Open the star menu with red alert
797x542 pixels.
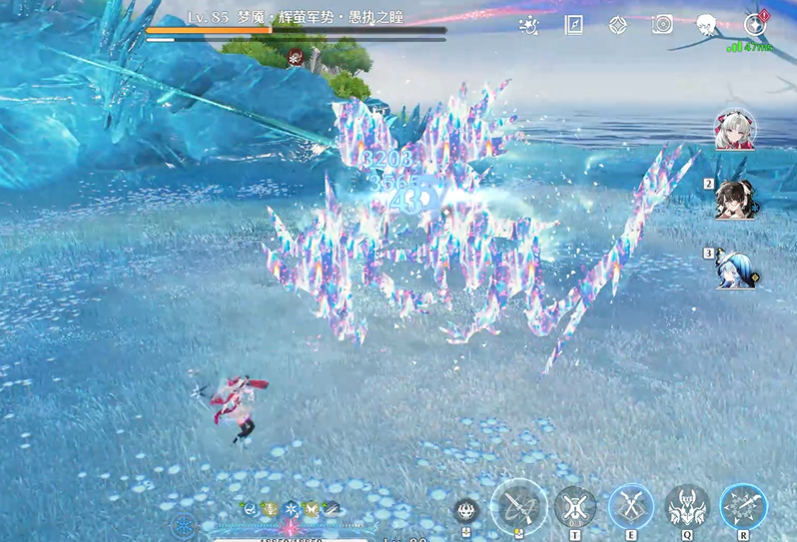(x=755, y=24)
